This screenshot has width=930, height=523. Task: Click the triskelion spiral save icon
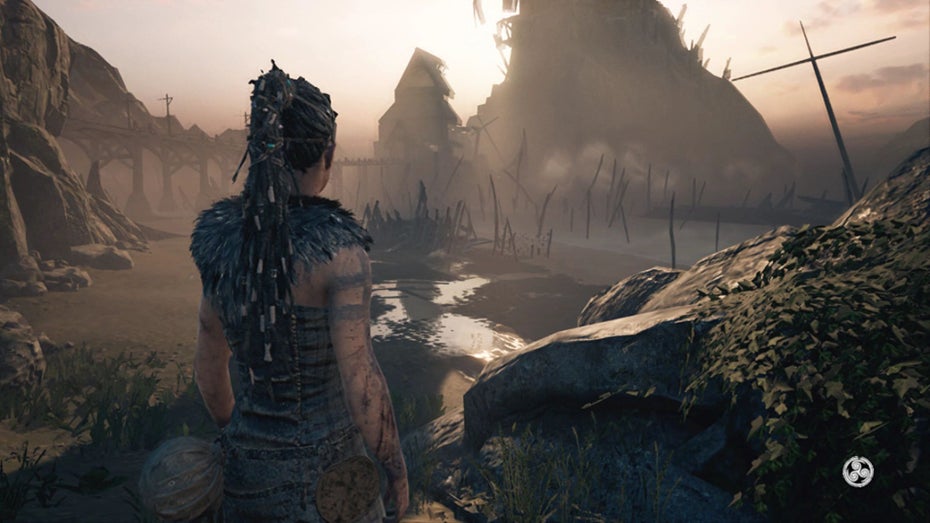click(857, 471)
